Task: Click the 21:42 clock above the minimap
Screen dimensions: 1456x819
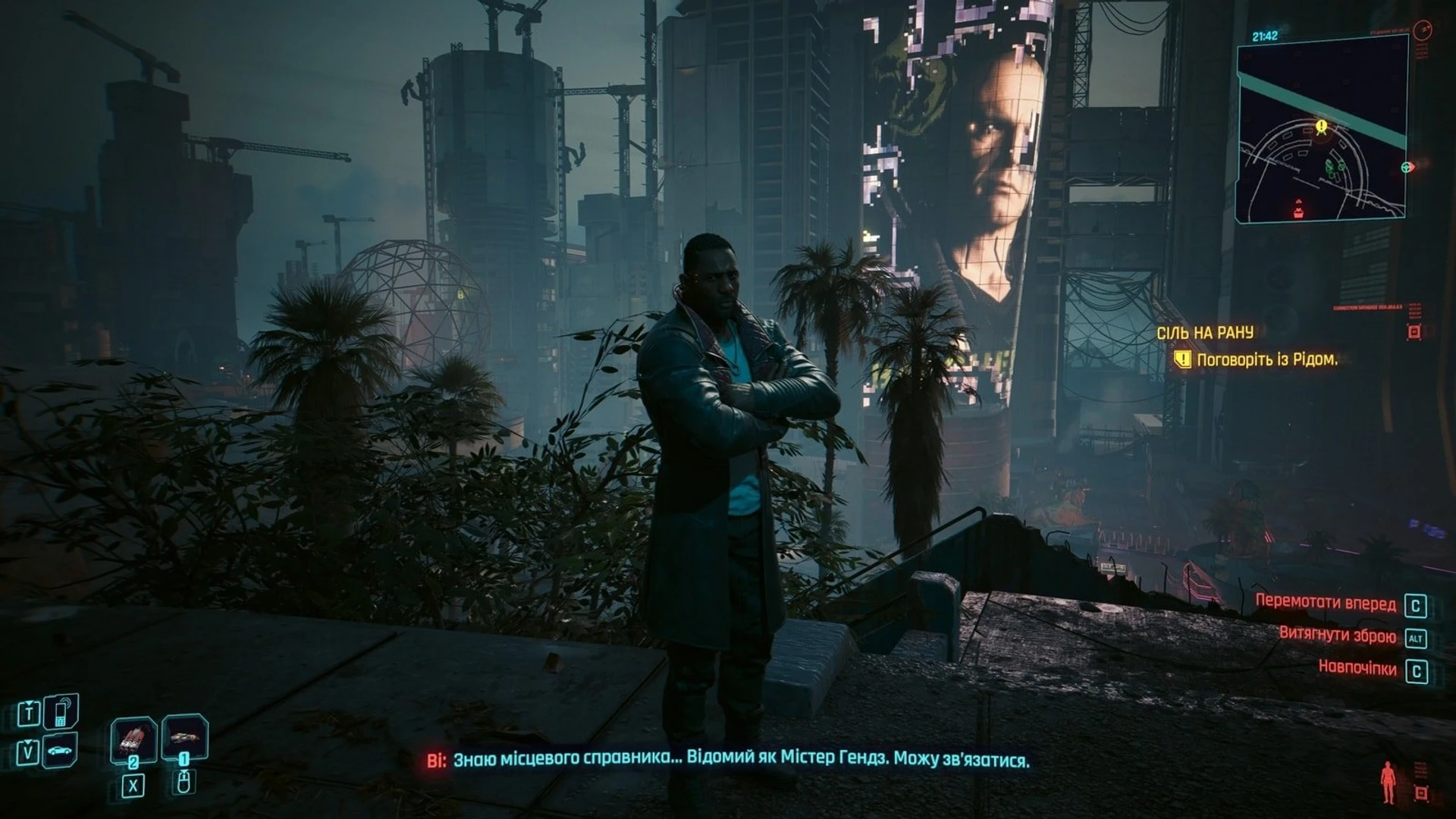Action: pyautogui.click(x=1264, y=35)
